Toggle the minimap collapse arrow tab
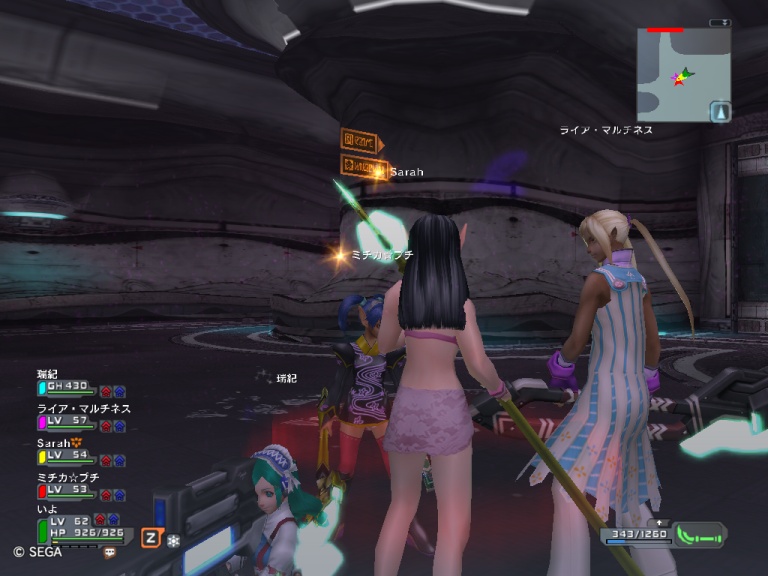This screenshot has height=576, width=768. point(720,23)
